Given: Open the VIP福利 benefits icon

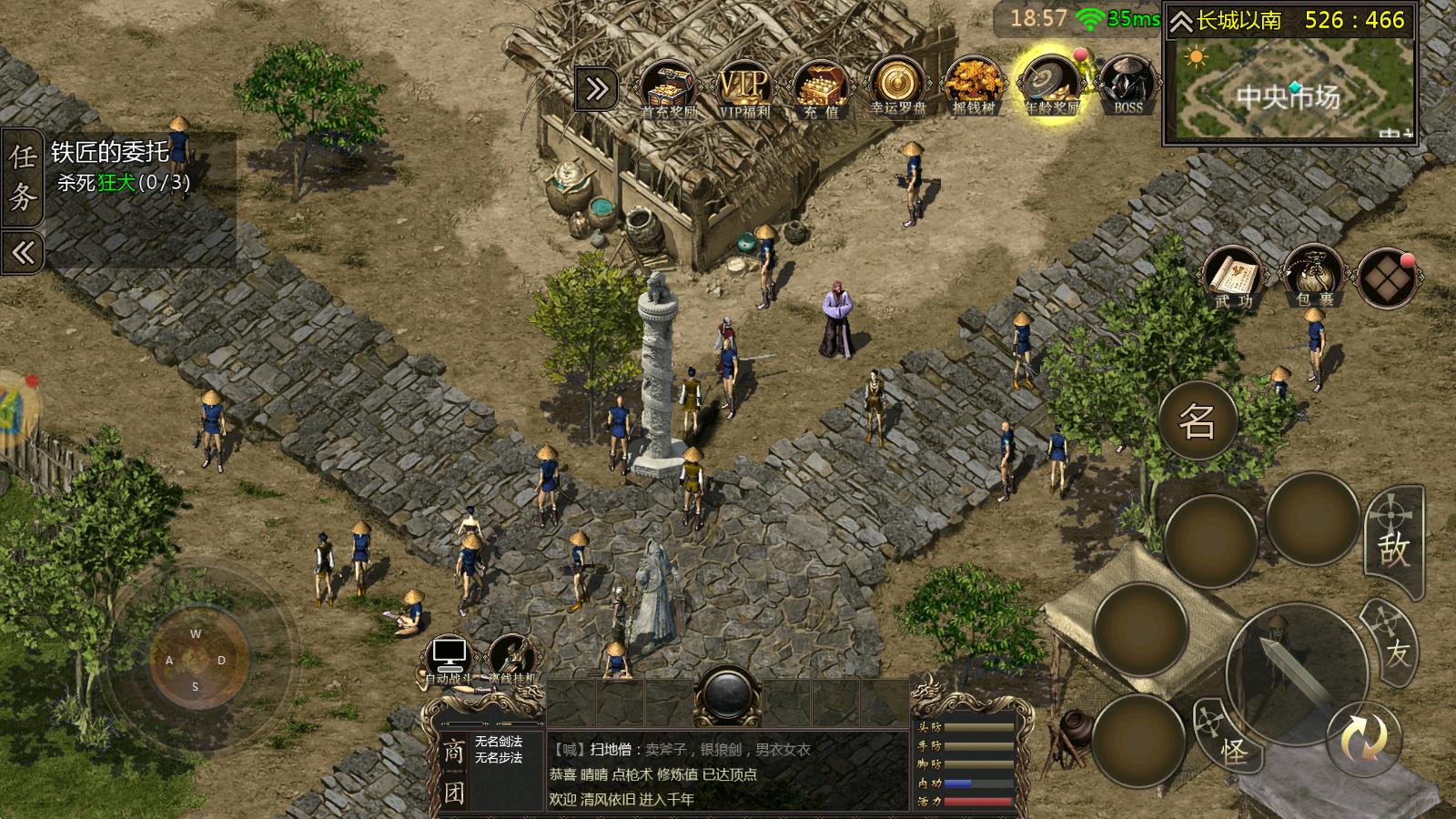Looking at the screenshot, I should [744, 87].
